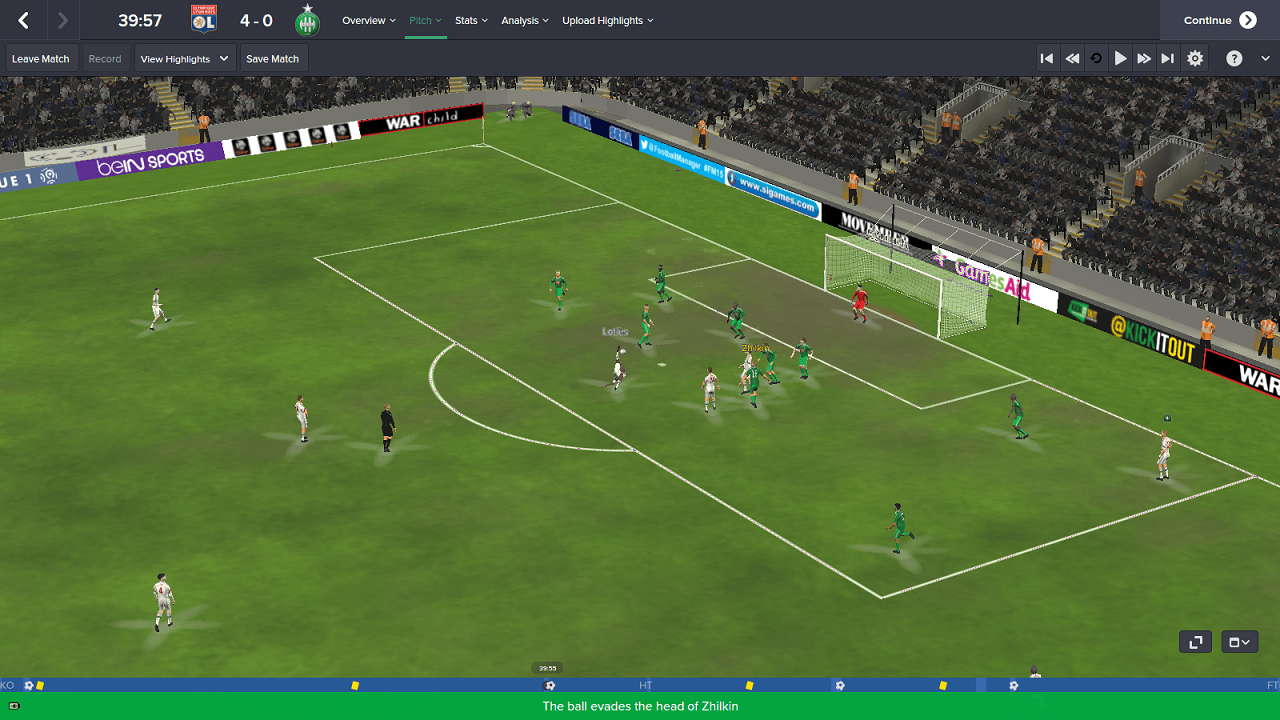Open the Analysis menu

pos(525,20)
